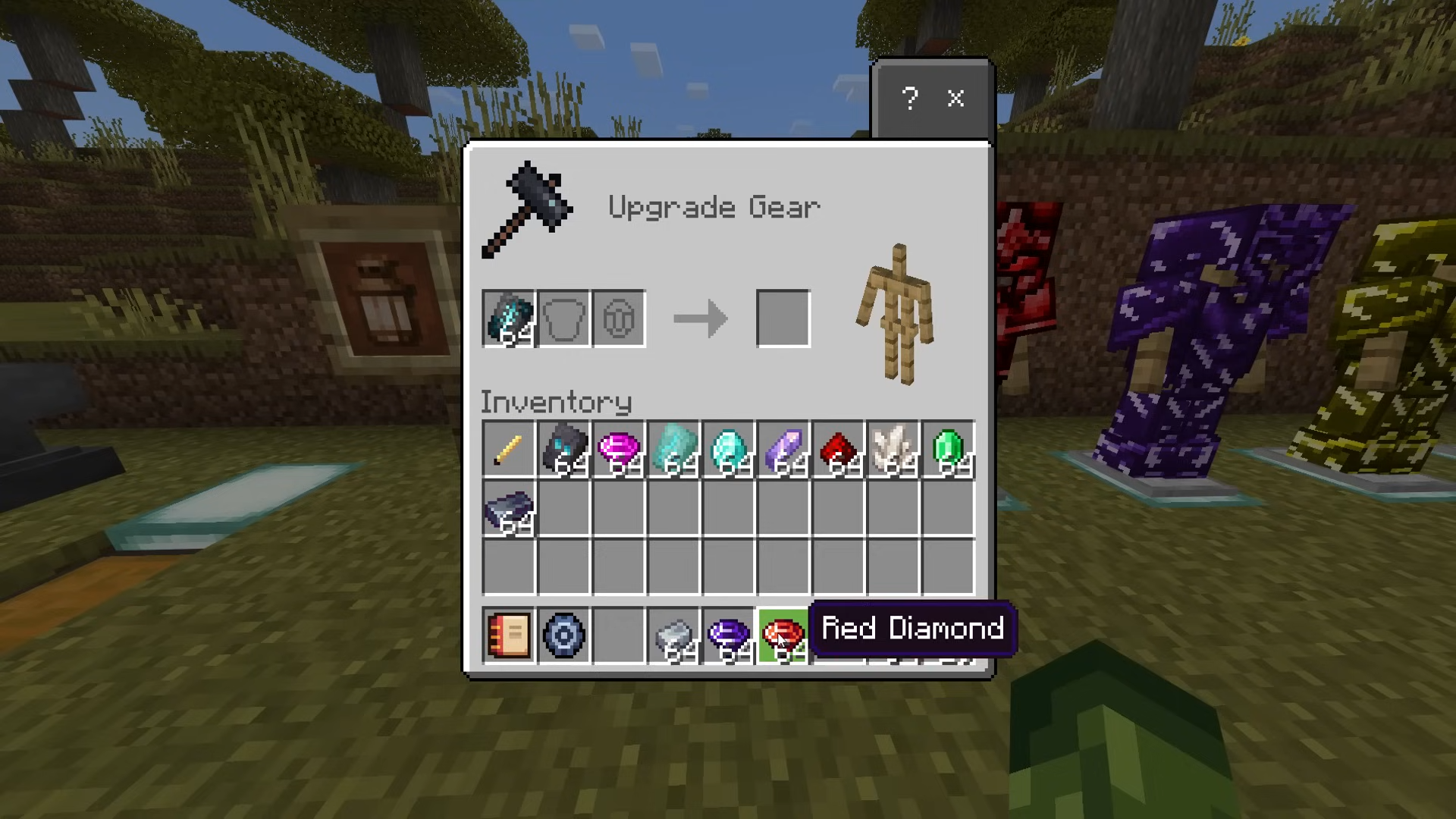Take the dark ingot stack in the second inventory row

point(509,510)
